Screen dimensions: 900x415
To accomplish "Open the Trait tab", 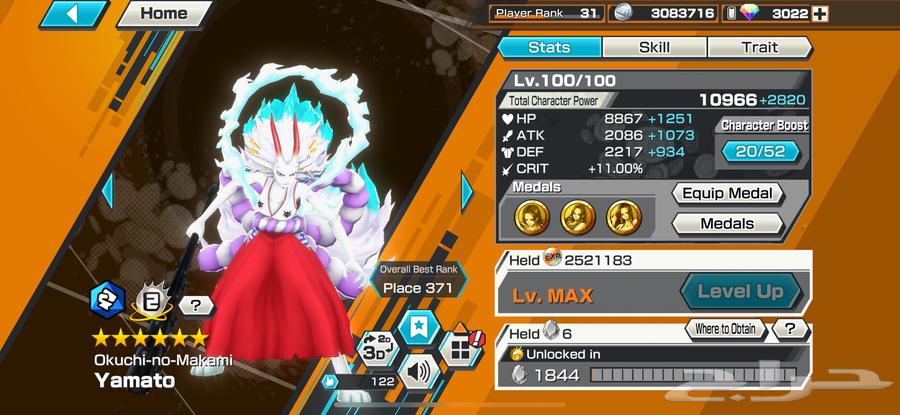I will point(759,47).
